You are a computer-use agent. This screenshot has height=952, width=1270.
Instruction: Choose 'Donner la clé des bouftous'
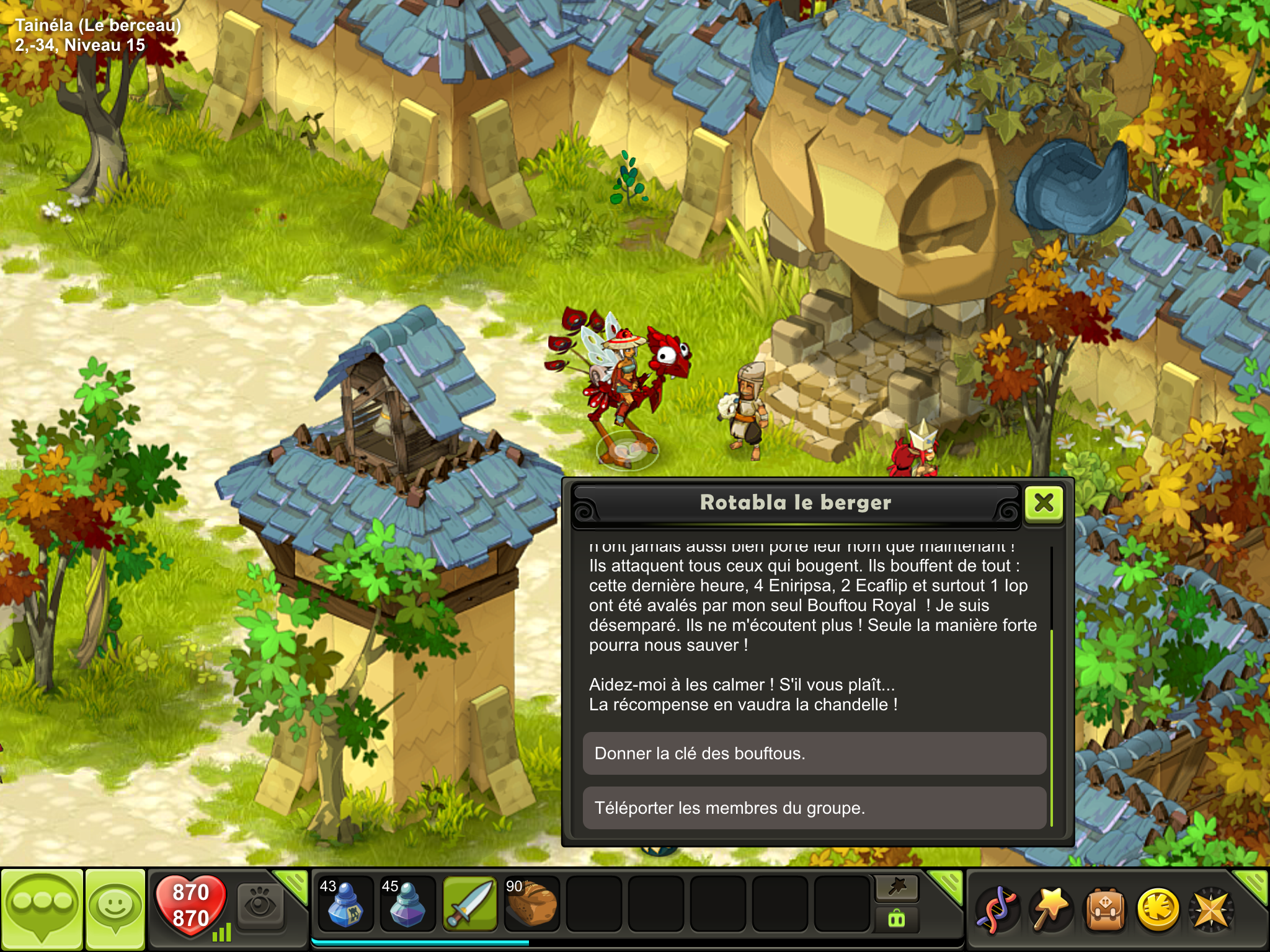814,754
